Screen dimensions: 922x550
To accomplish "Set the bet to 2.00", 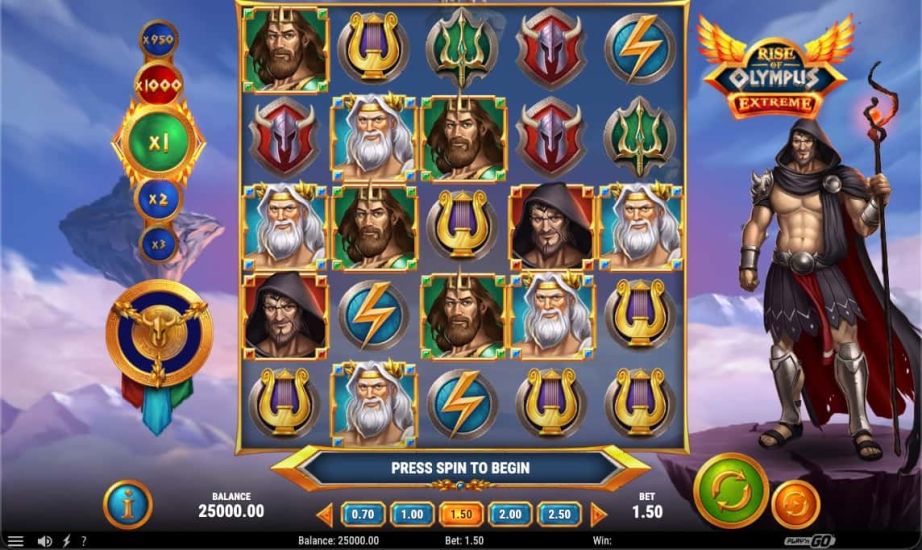I will [x=510, y=514].
